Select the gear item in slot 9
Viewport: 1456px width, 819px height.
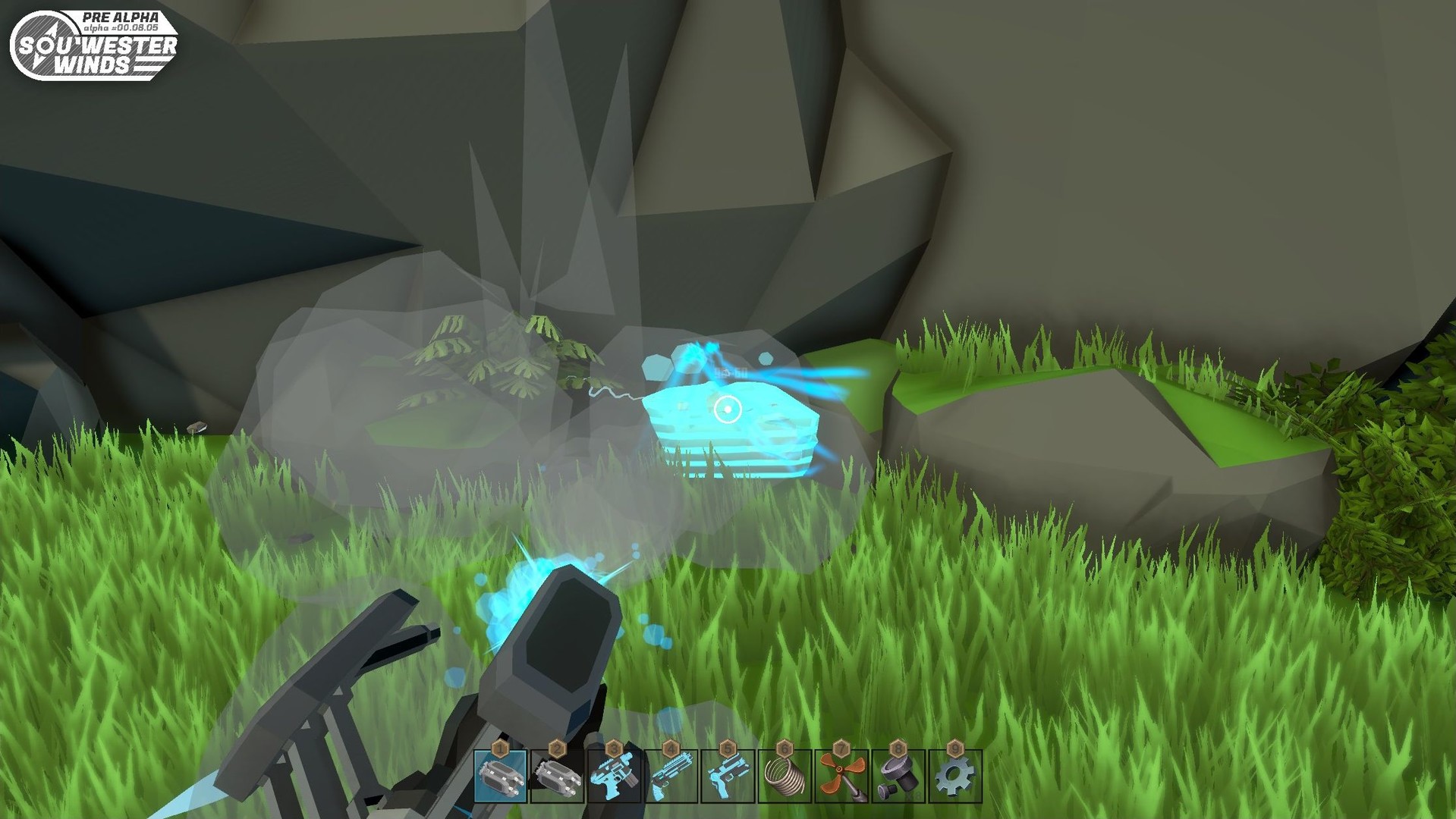click(956, 777)
